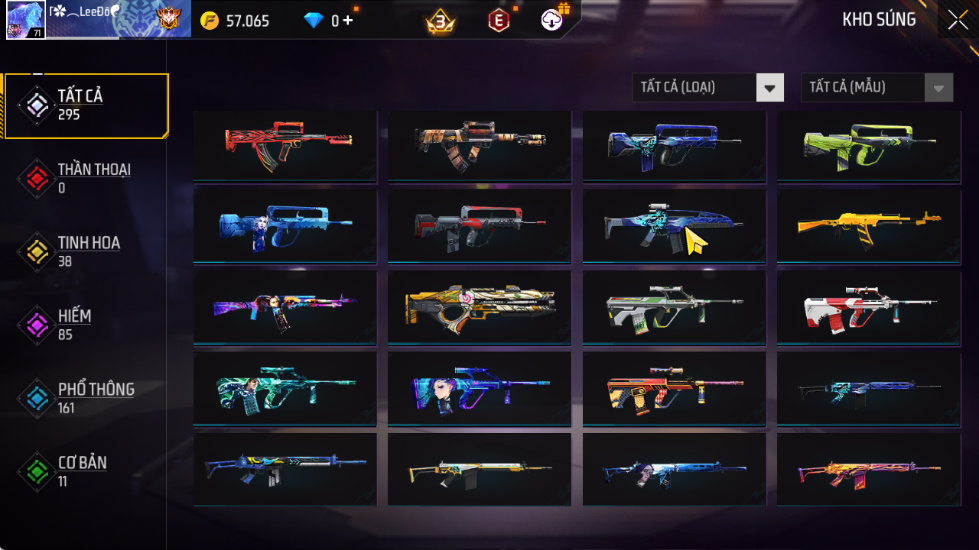Click the cloud download icon
The width and height of the screenshot is (979, 550).
[553, 20]
